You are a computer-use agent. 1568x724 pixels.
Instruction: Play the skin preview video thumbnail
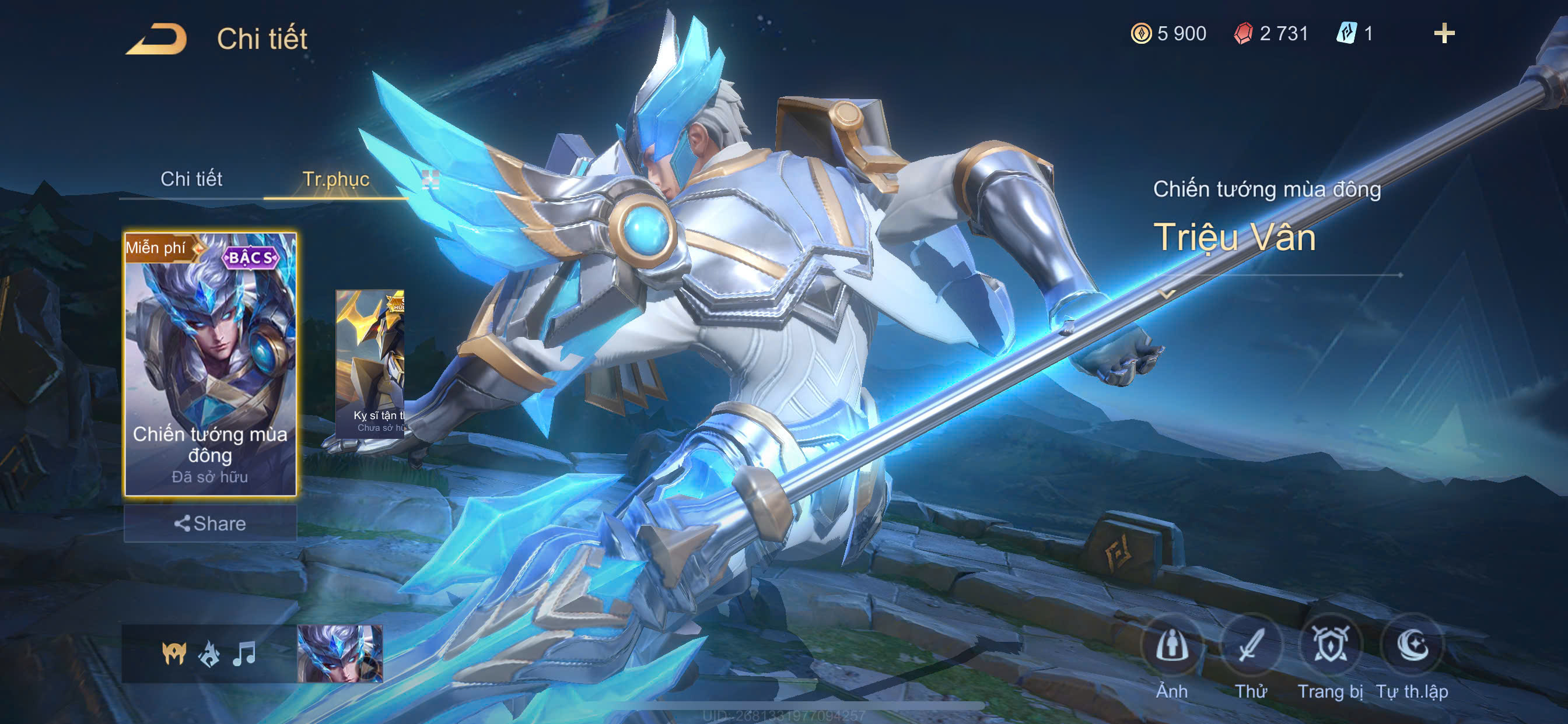(x=339, y=654)
